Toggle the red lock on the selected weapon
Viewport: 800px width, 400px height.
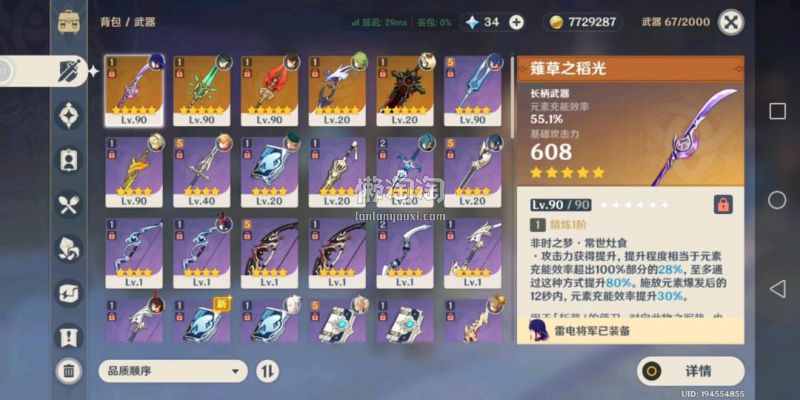(722, 204)
